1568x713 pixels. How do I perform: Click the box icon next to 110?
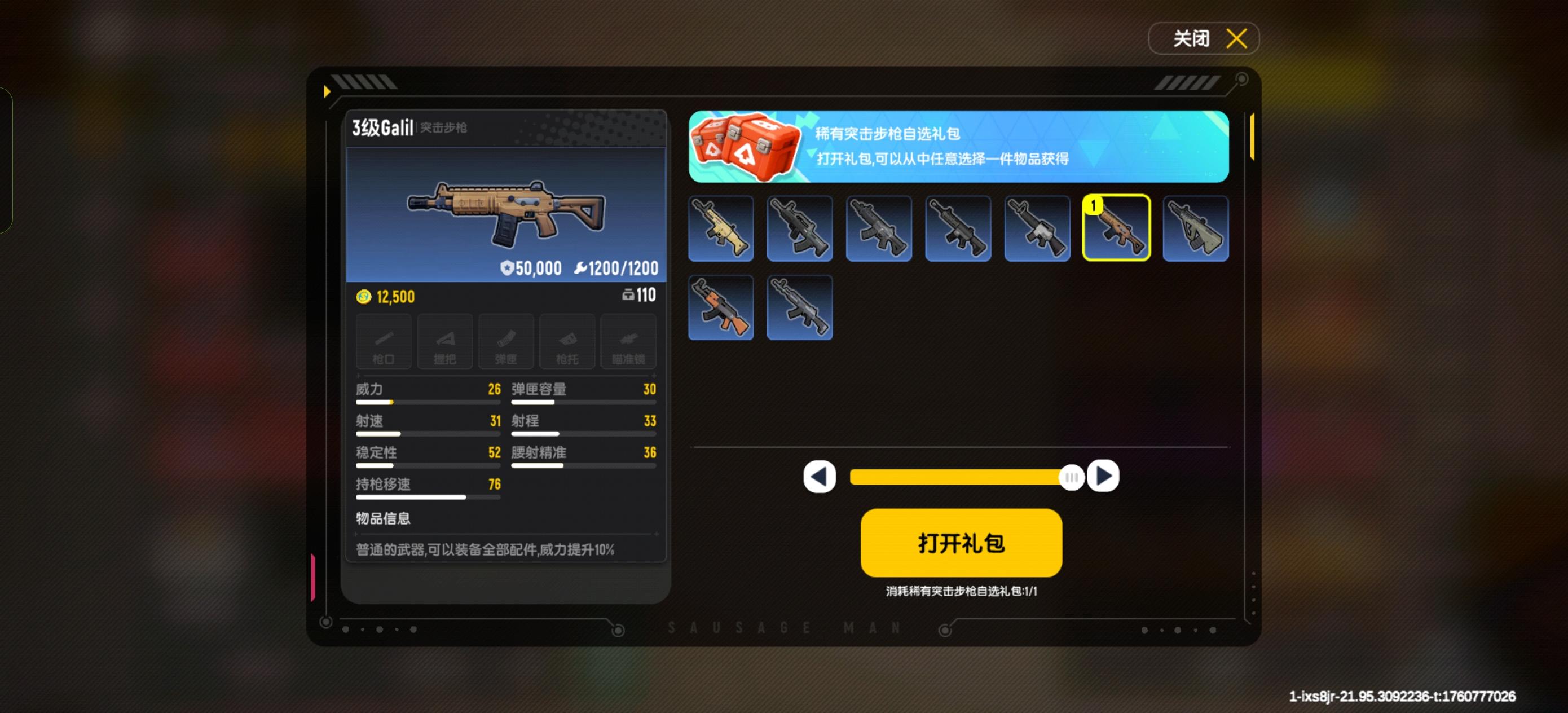click(x=629, y=296)
